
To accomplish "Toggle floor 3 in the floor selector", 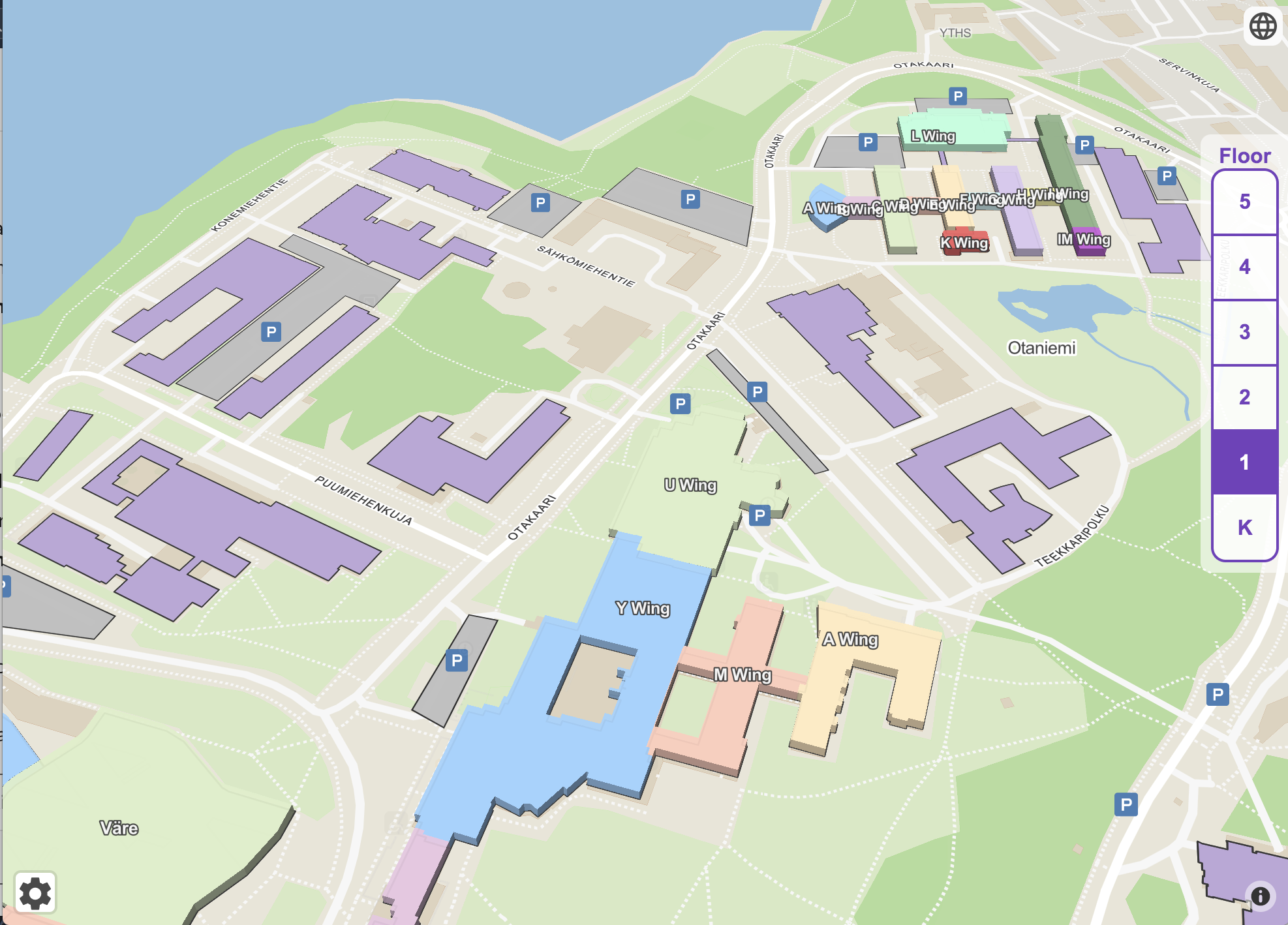I will point(1244,333).
